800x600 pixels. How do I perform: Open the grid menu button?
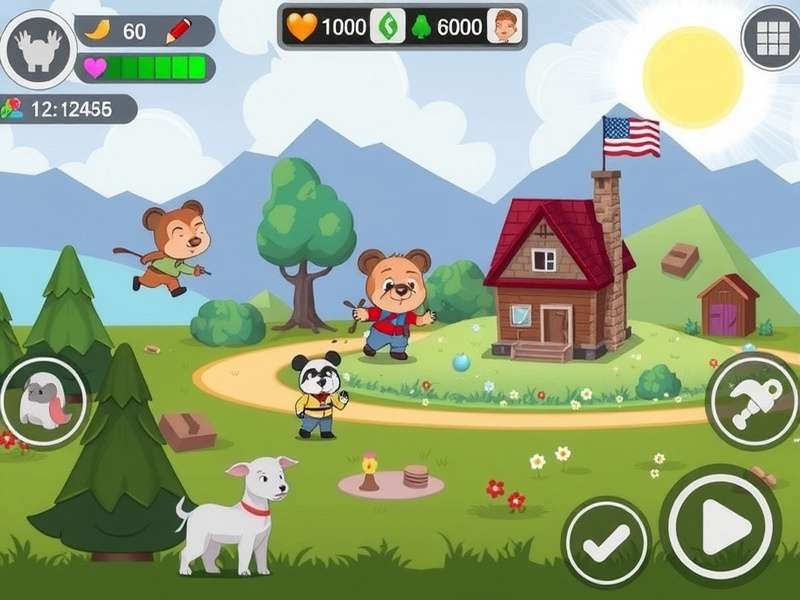click(x=772, y=38)
